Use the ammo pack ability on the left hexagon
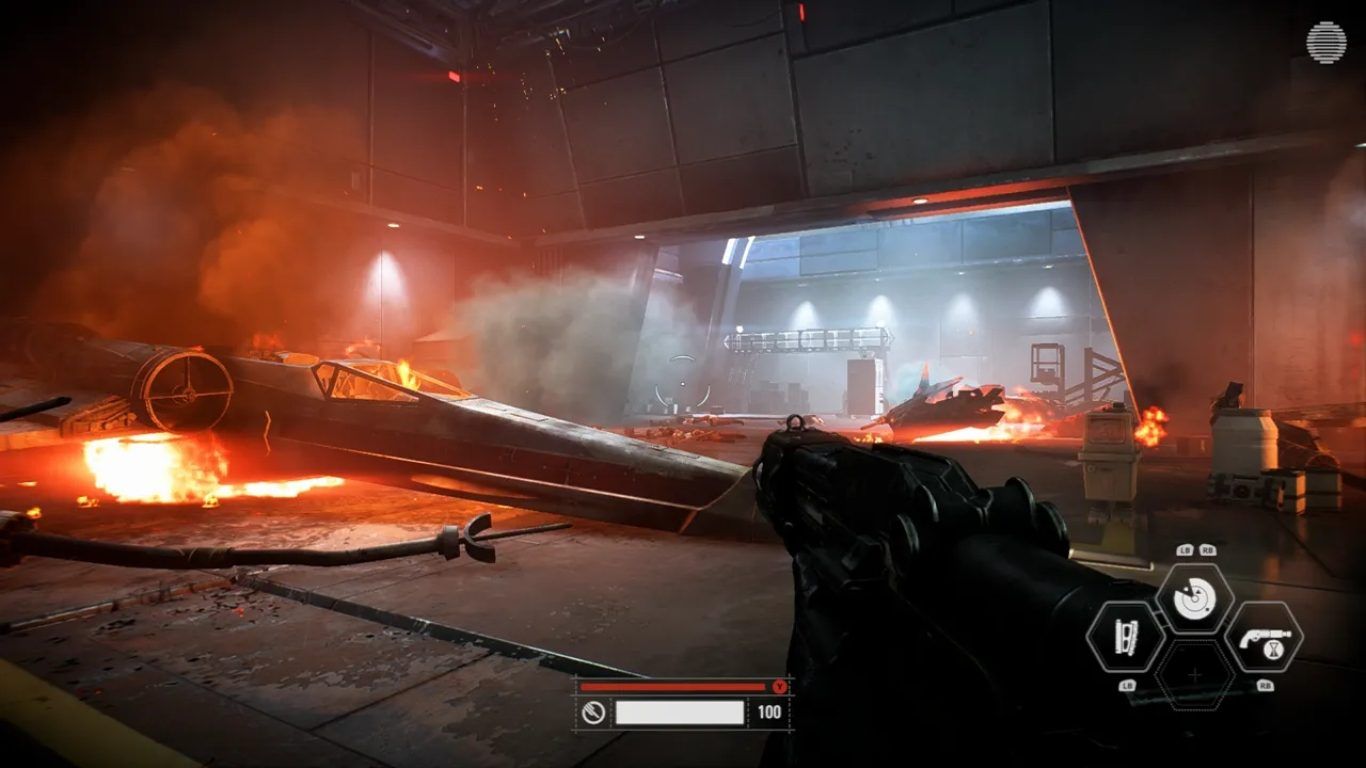This screenshot has width=1366, height=768. (1125, 637)
